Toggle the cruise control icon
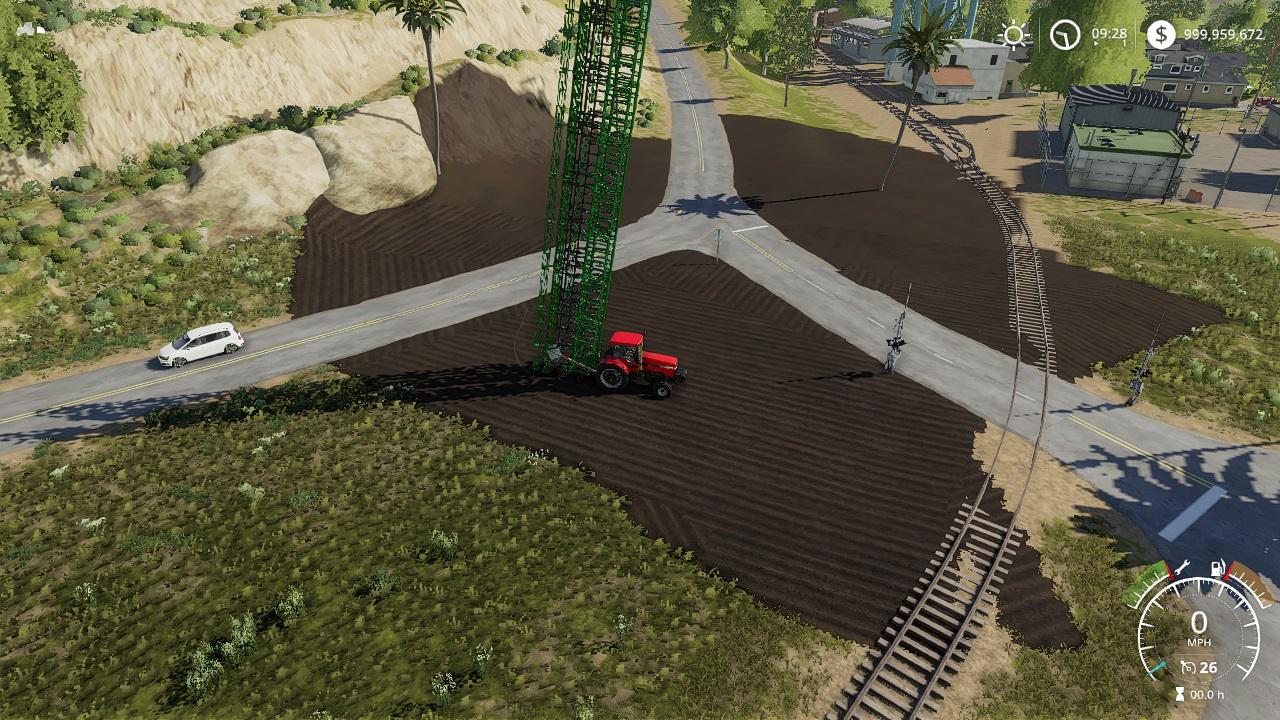This screenshot has width=1280, height=720. [x=1188, y=668]
